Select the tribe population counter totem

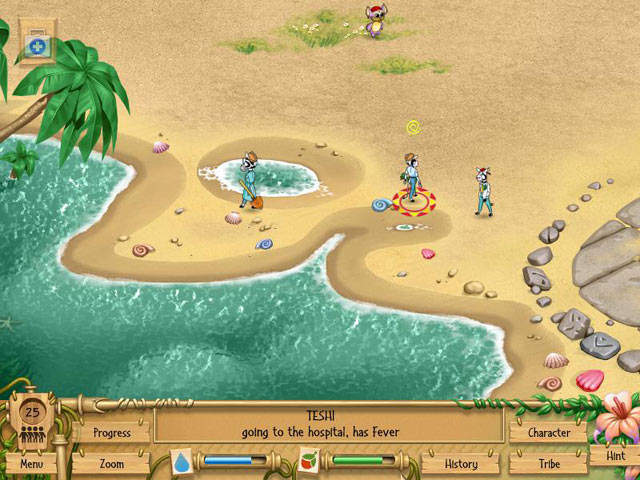pyautogui.click(x=32, y=418)
